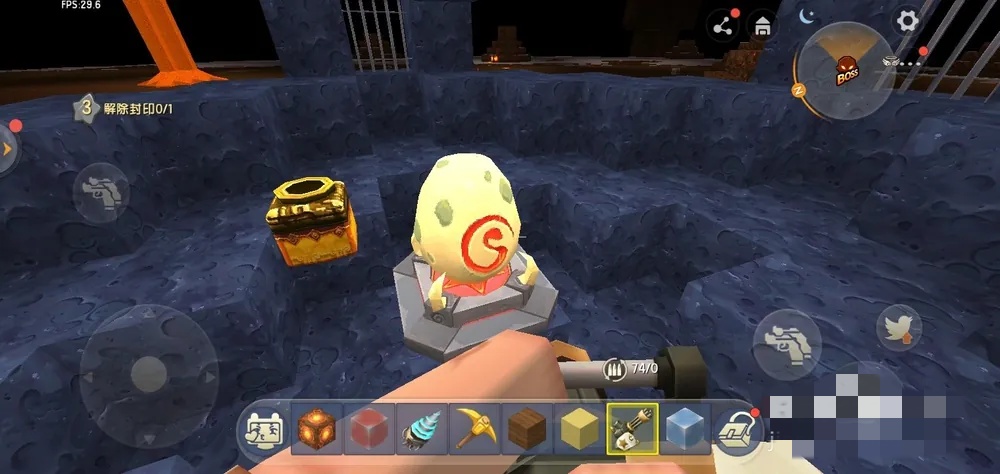Viewport: 1000px width, 474px height.
Task: Tap the movement joystick
Action: coord(149,373)
